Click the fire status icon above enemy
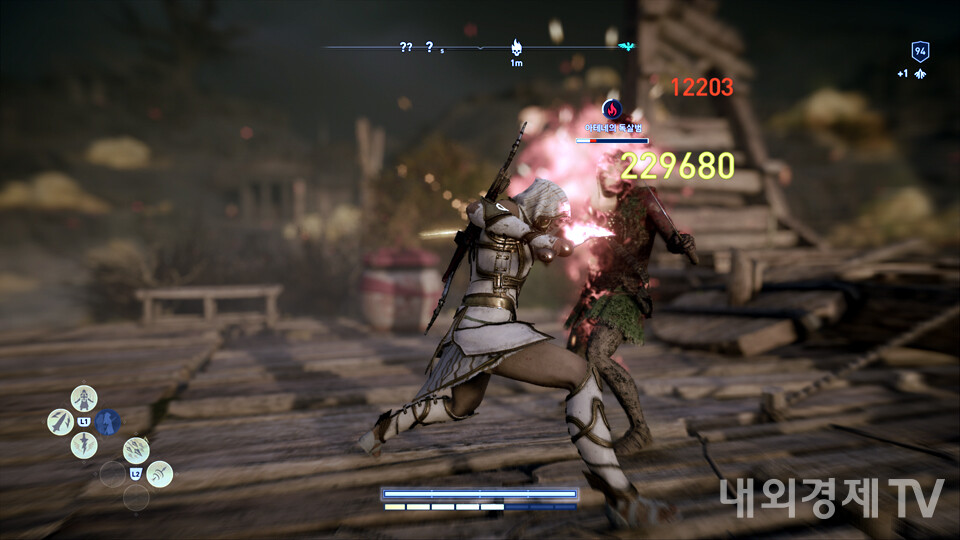This screenshot has width=960, height=540. click(612, 108)
